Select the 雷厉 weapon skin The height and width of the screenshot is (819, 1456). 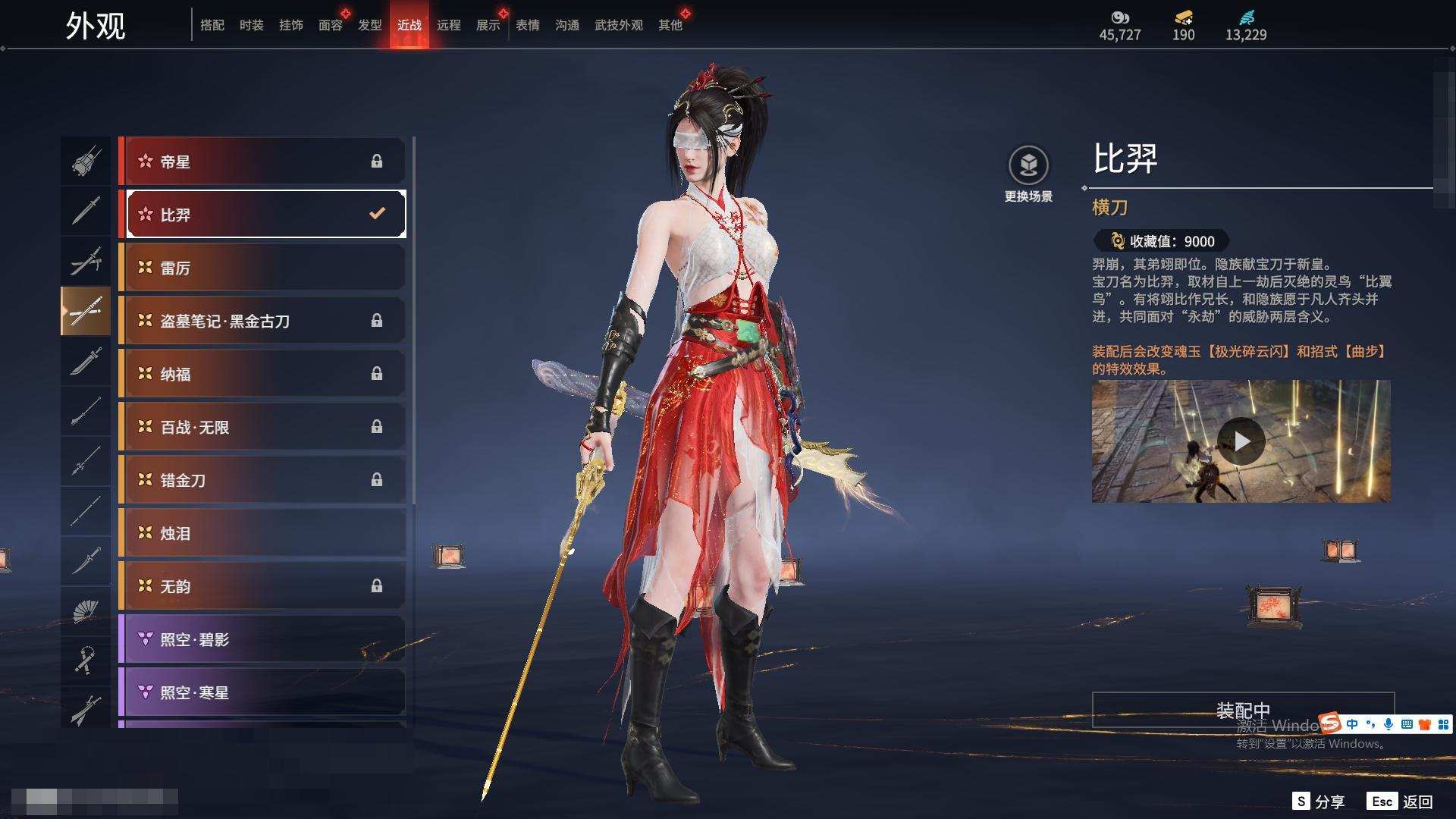coord(262,268)
